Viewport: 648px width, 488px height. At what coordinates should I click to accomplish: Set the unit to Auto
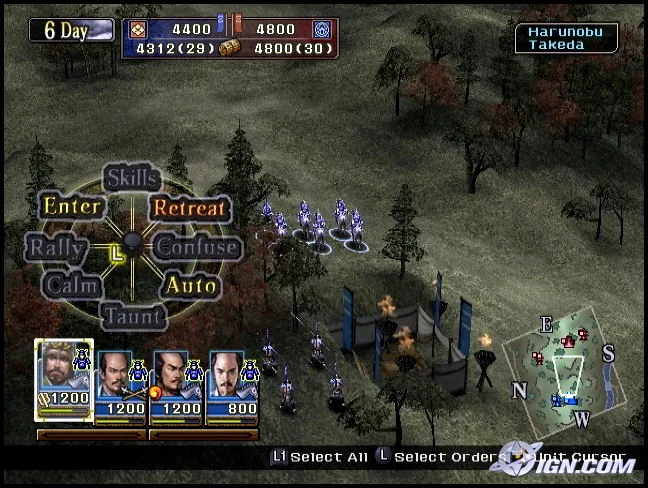click(x=191, y=285)
